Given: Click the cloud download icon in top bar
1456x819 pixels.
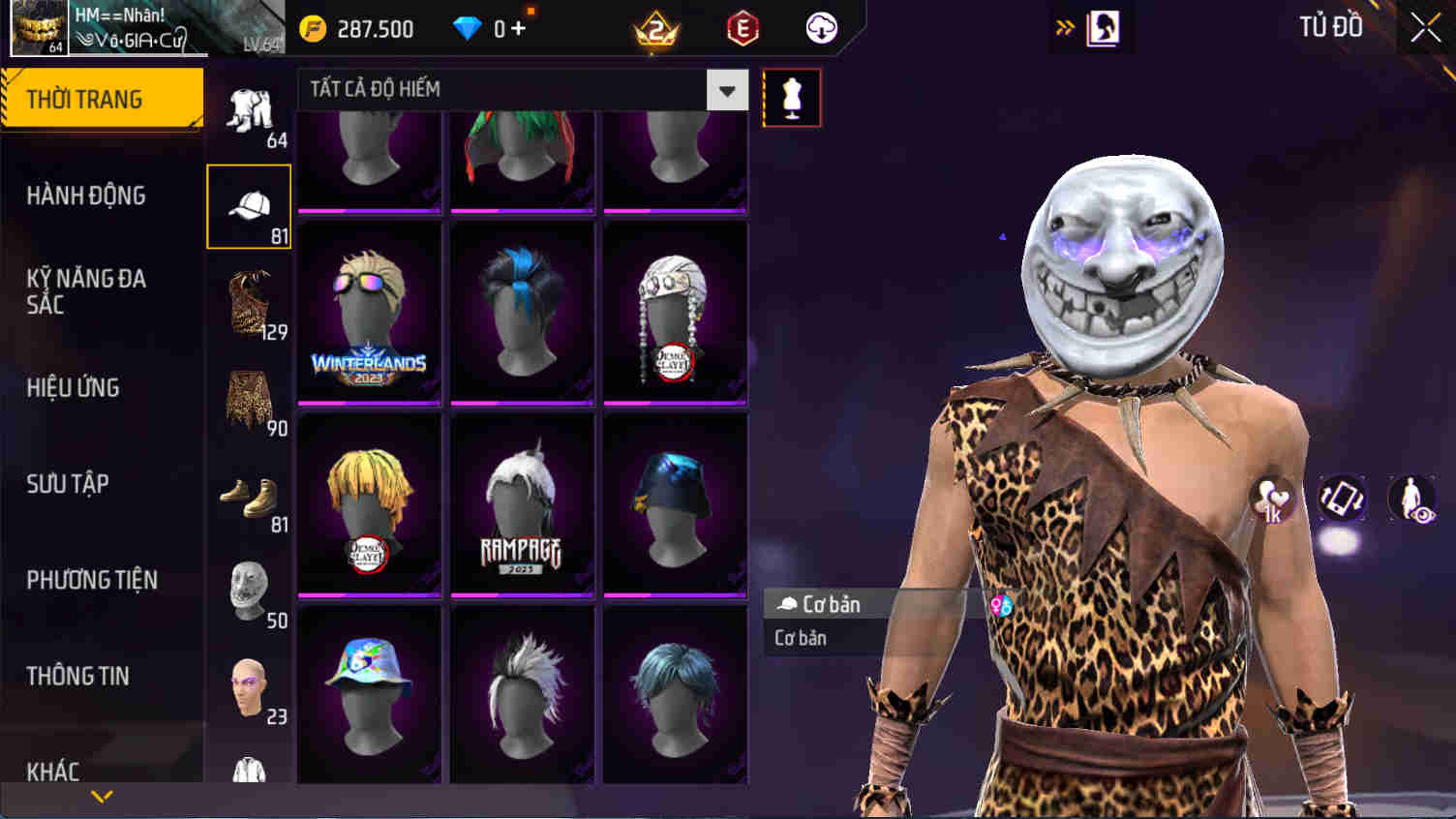Looking at the screenshot, I should coord(819,28).
